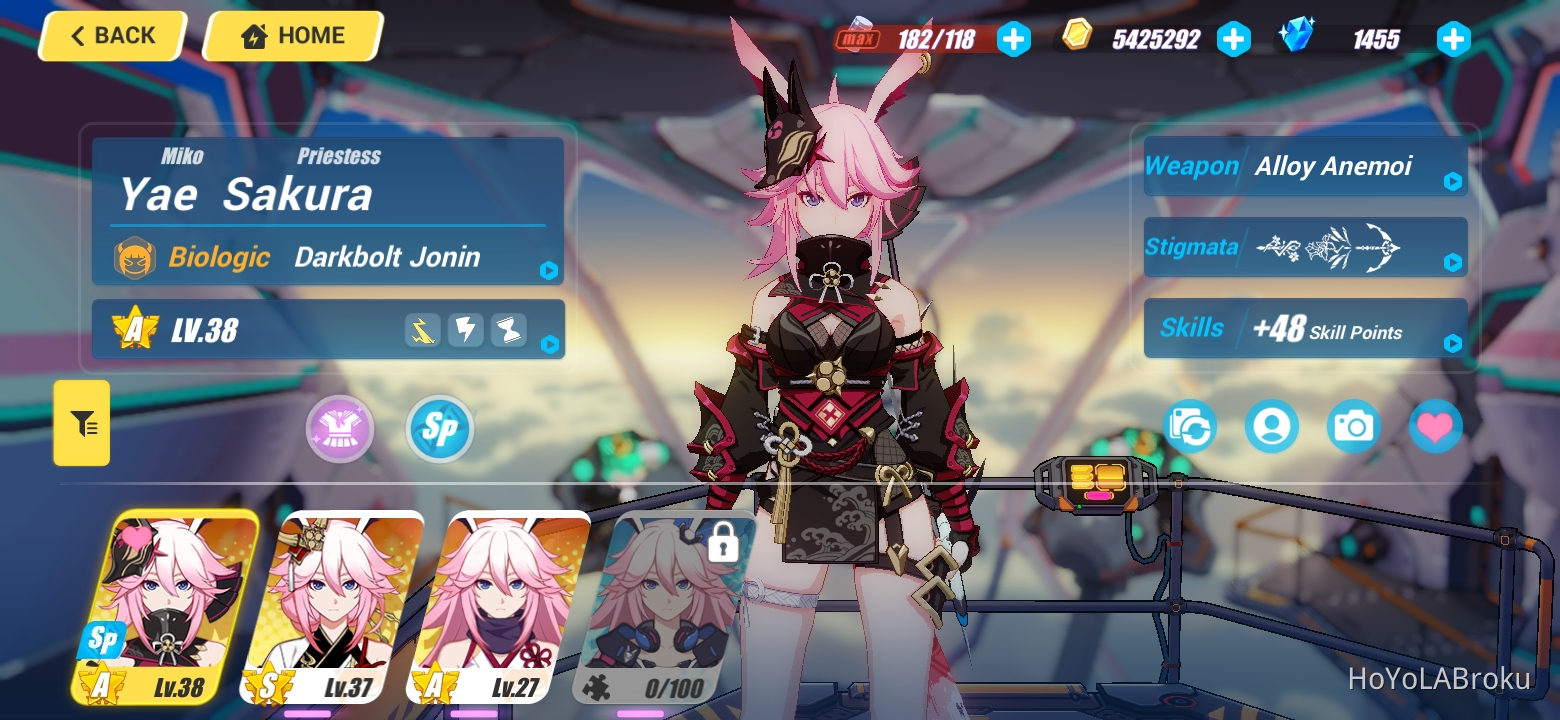Open photo mode via the camera icon
The width and height of the screenshot is (1560, 720).
(1353, 427)
